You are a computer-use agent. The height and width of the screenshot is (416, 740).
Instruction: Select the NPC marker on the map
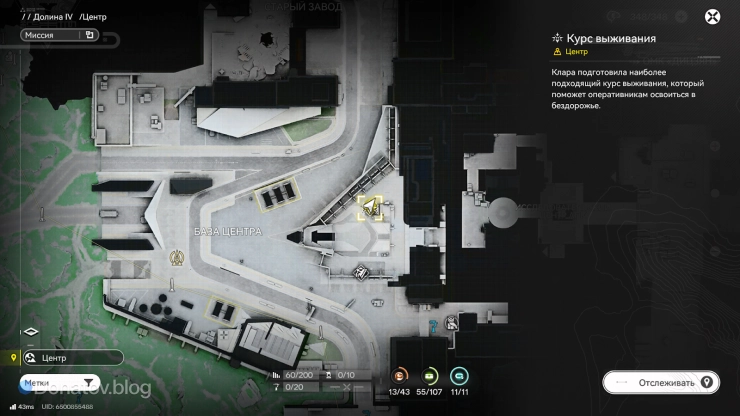[453, 322]
